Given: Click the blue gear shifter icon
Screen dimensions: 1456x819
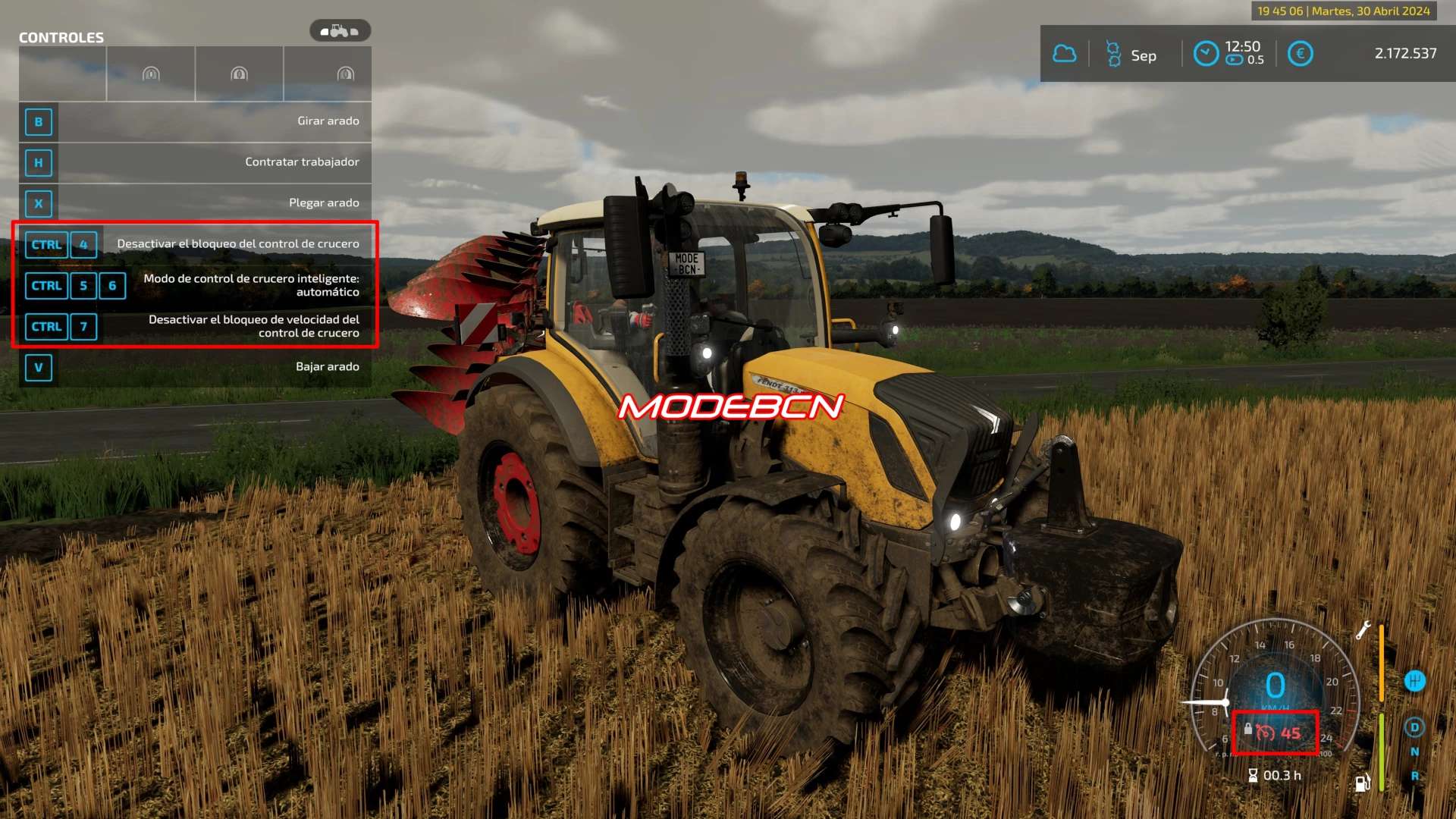Looking at the screenshot, I should click(1414, 681).
